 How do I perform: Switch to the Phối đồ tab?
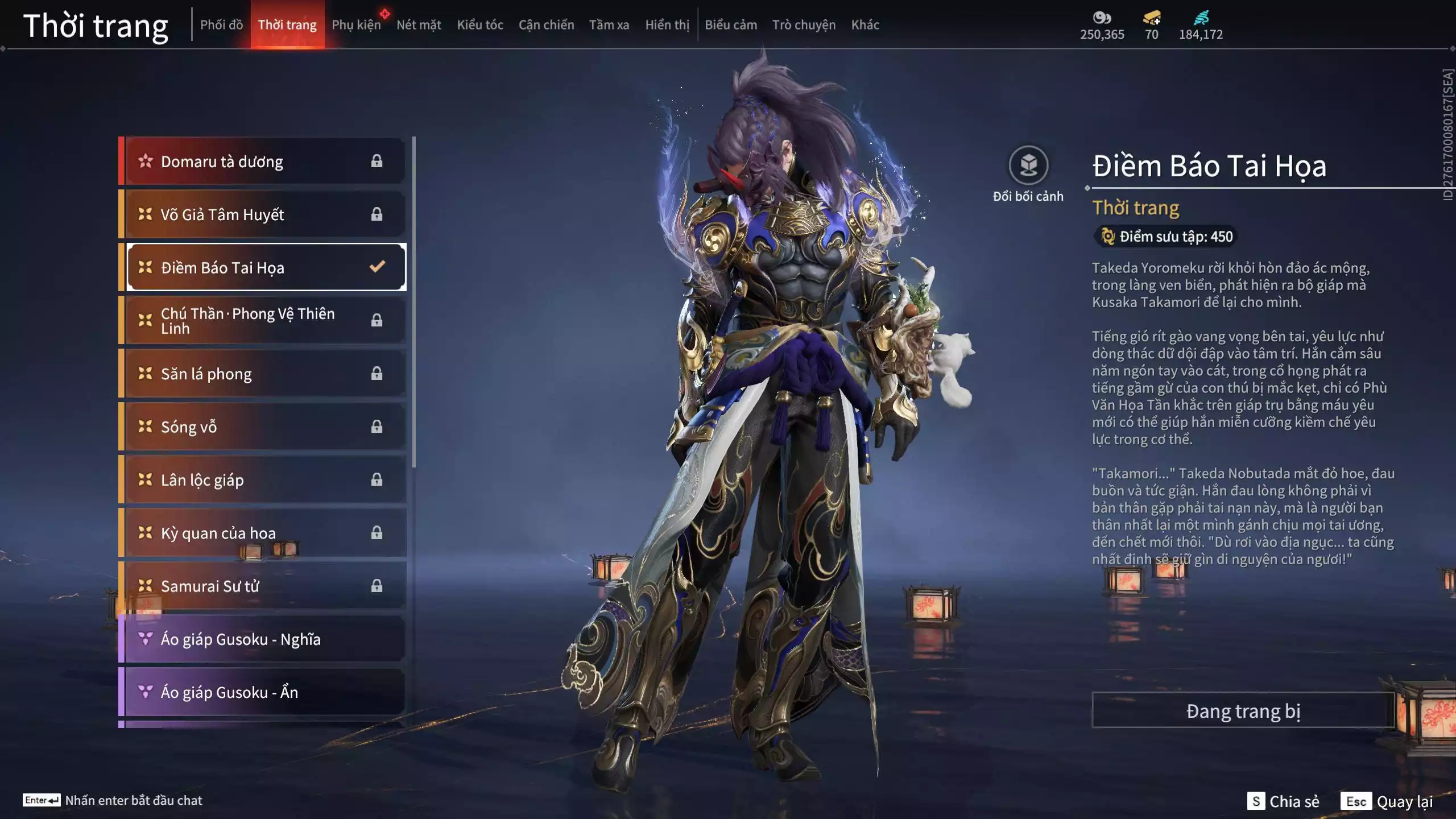click(x=221, y=25)
